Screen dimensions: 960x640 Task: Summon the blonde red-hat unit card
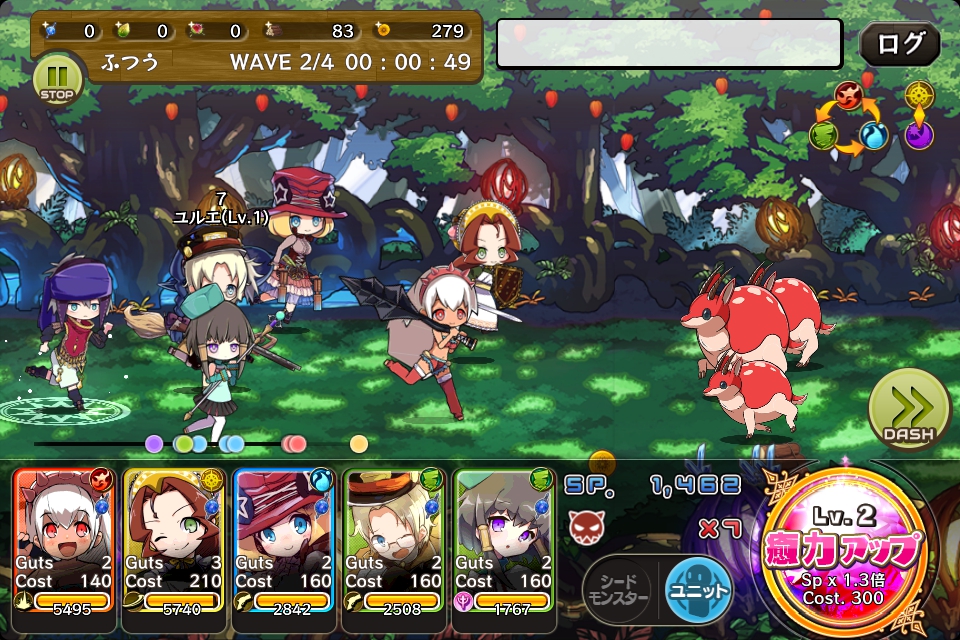285,540
